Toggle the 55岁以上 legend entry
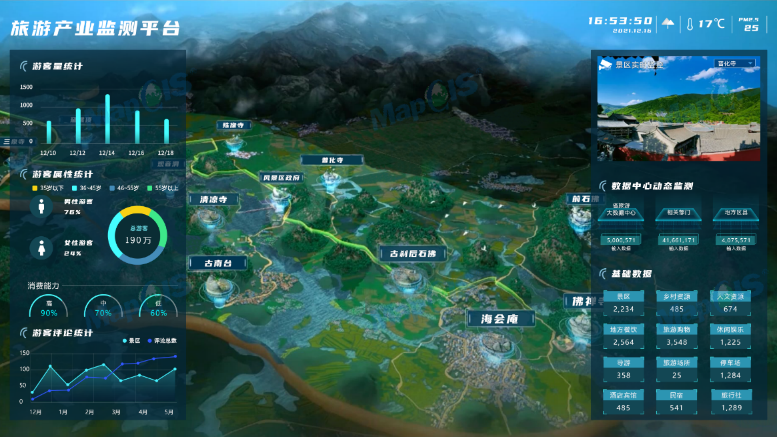The image size is (777, 437). tap(165, 187)
